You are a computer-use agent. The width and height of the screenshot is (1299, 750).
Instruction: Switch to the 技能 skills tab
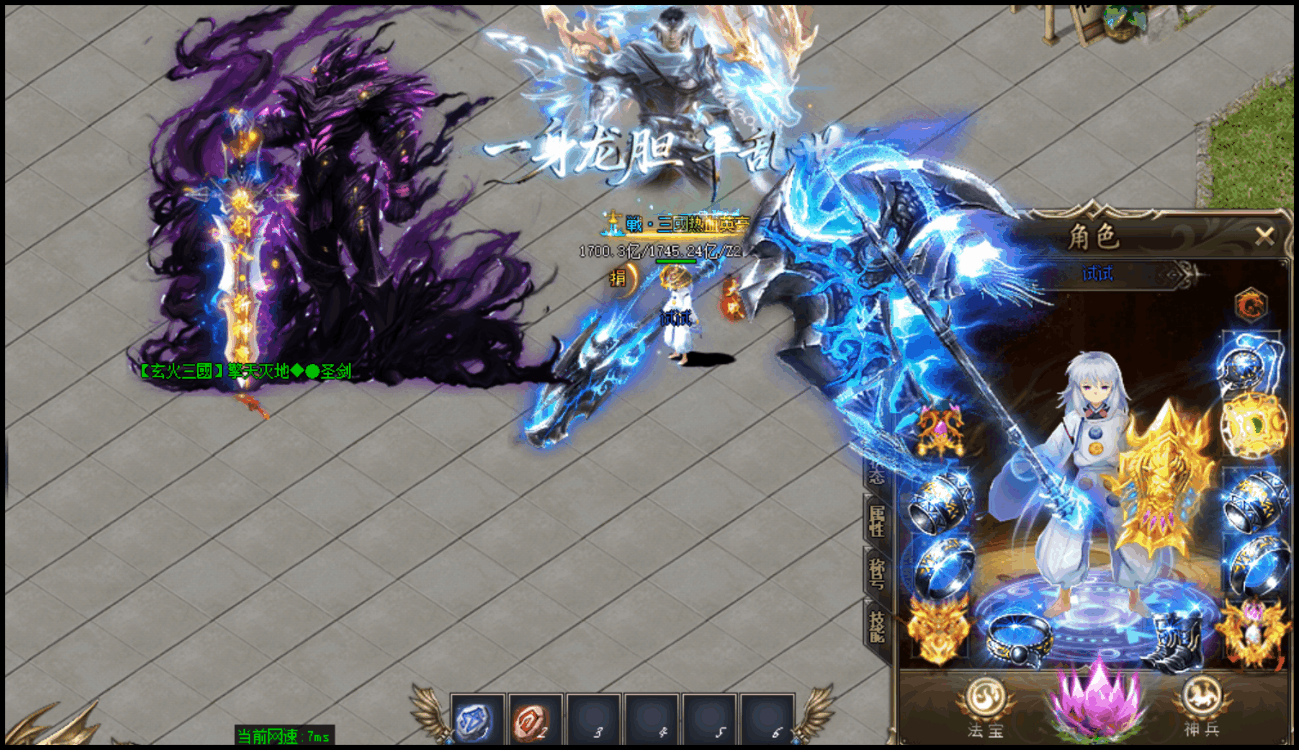(877, 625)
